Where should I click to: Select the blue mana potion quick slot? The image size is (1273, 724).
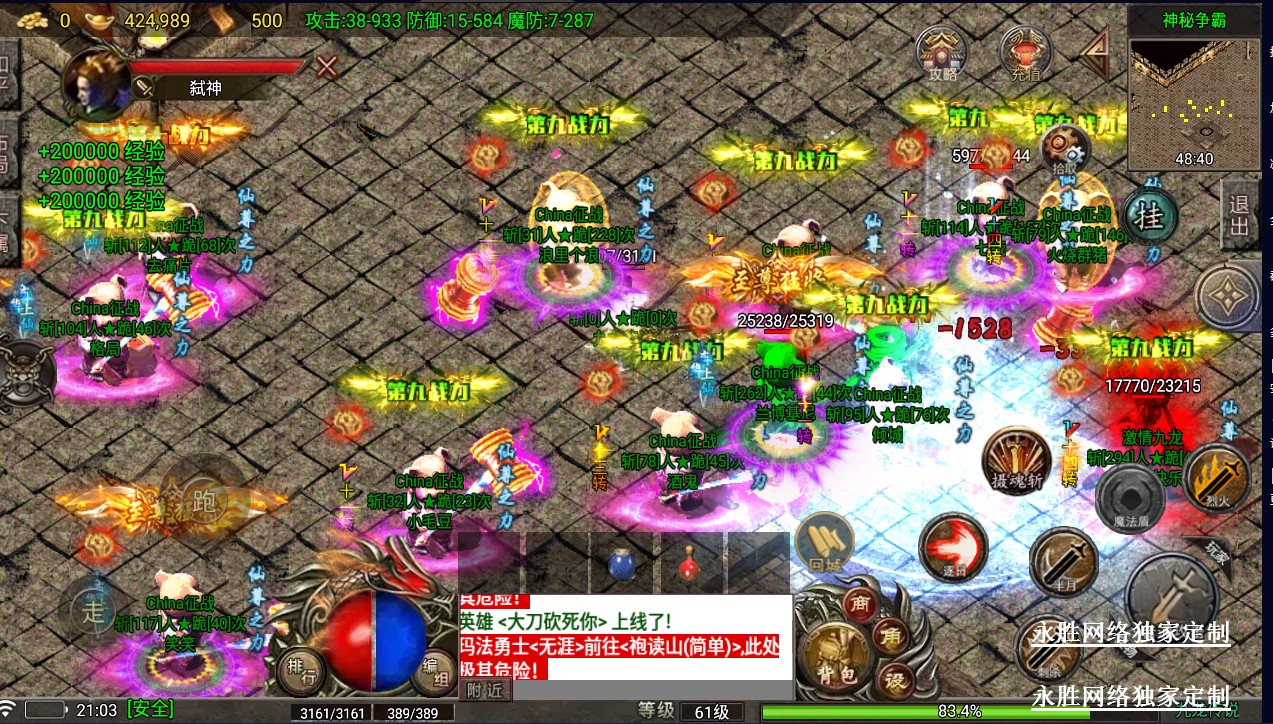point(621,564)
